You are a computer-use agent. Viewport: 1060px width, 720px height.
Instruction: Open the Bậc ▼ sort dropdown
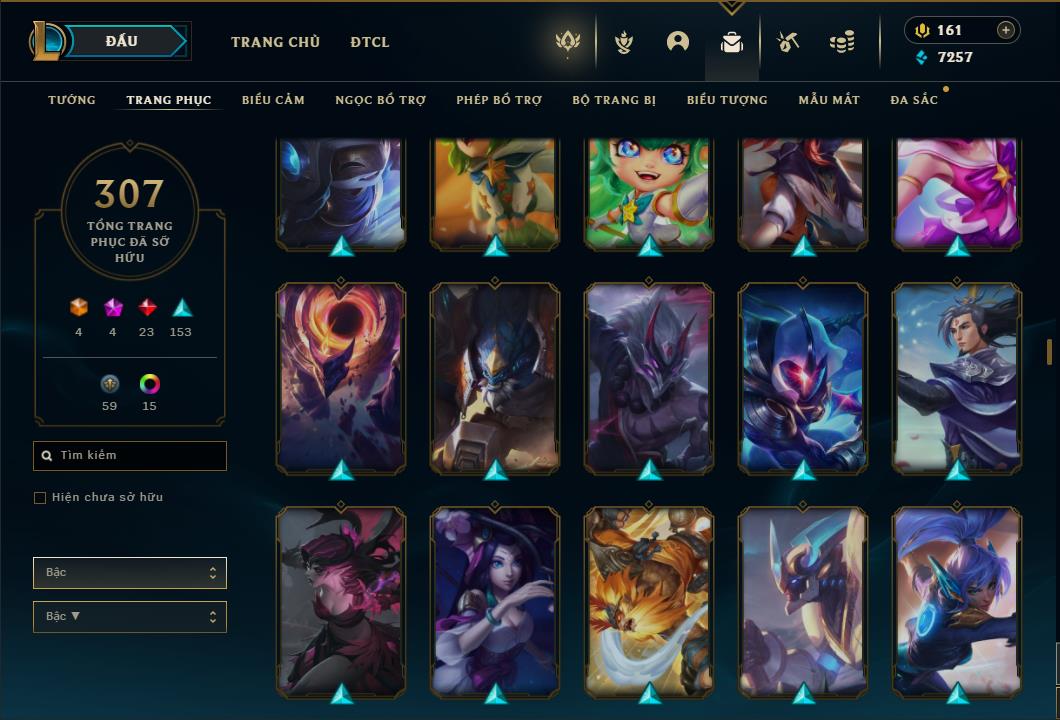pyautogui.click(x=130, y=617)
